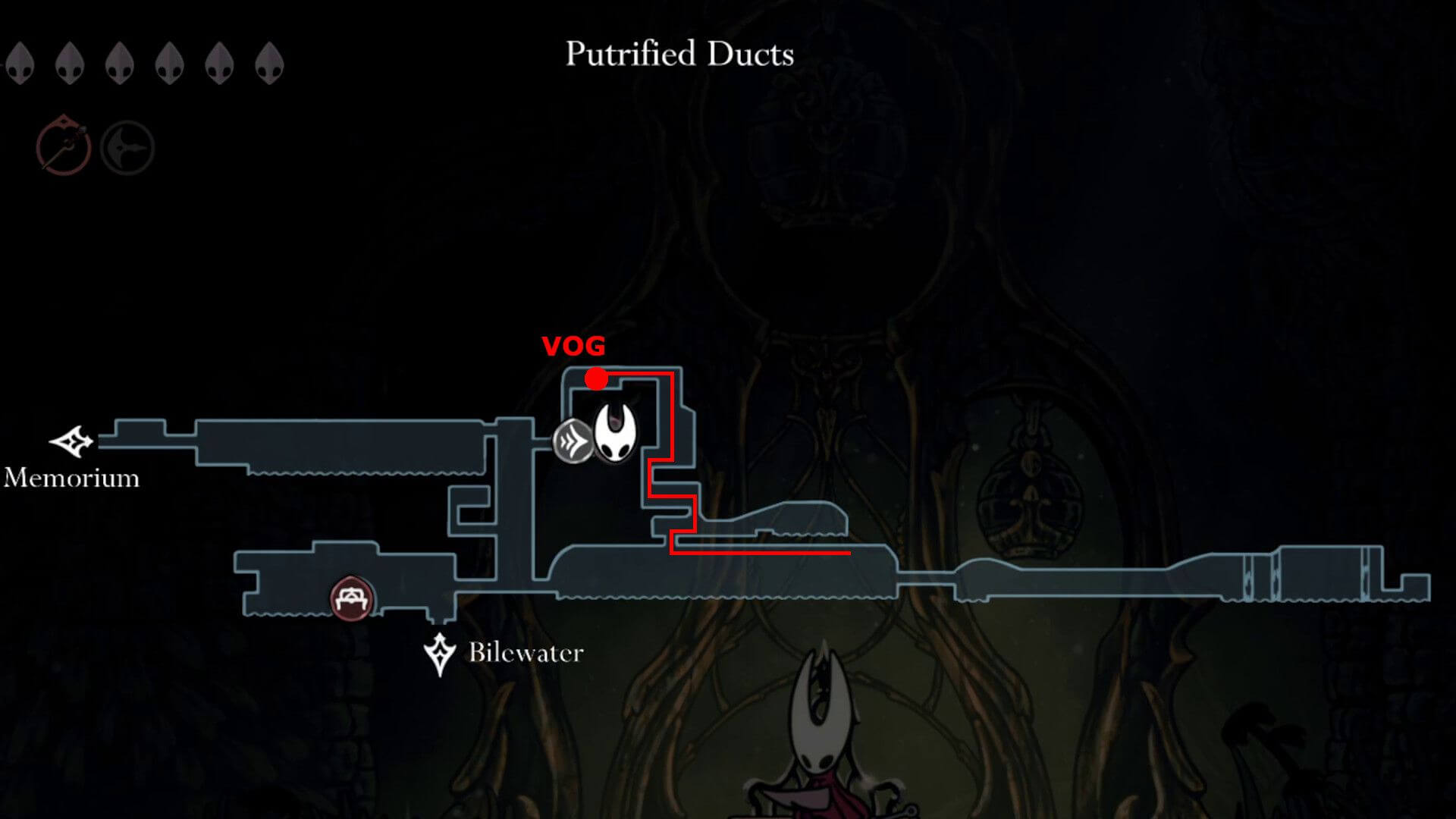Viewport: 1456px width, 819px height.
Task: Expand the Memorium map section
Action: pyautogui.click(x=303, y=440)
